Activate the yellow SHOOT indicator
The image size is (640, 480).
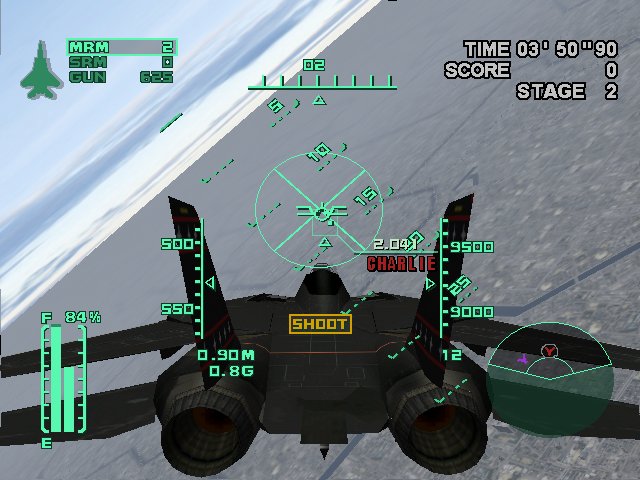[320, 323]
